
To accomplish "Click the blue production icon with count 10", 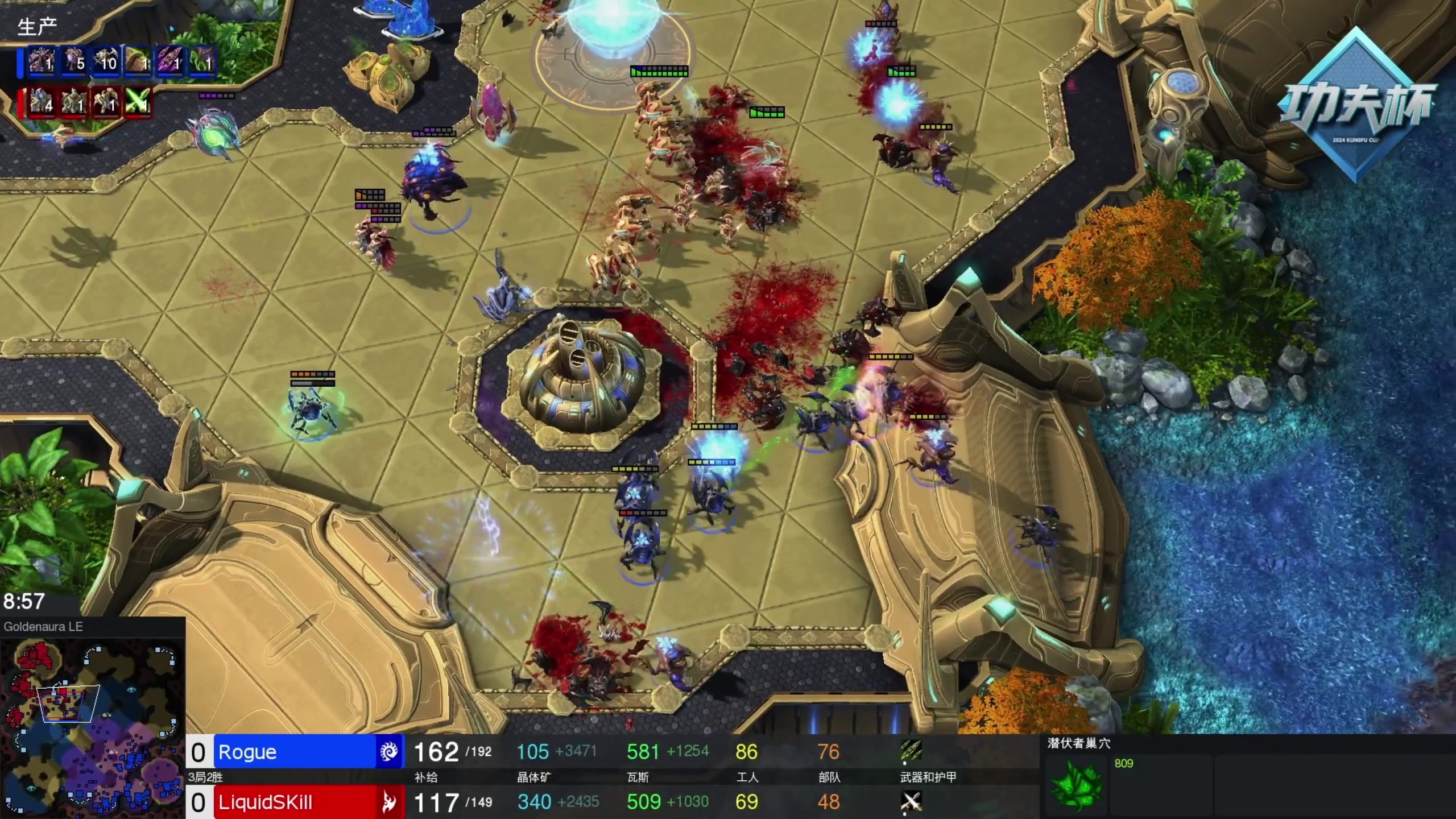I will click(x=106, y=61).
